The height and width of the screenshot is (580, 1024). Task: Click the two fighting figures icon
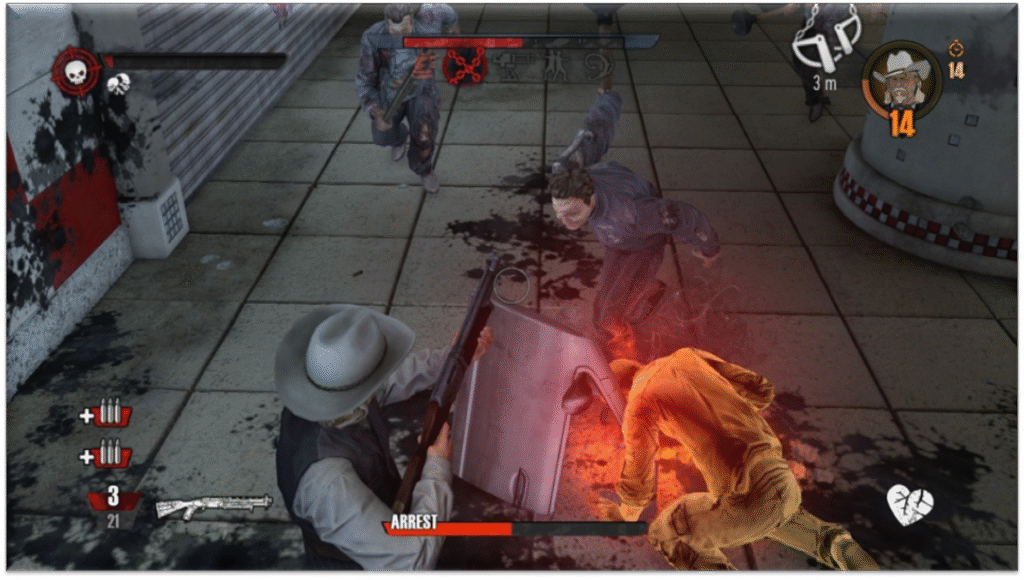[x=555, y=66]
